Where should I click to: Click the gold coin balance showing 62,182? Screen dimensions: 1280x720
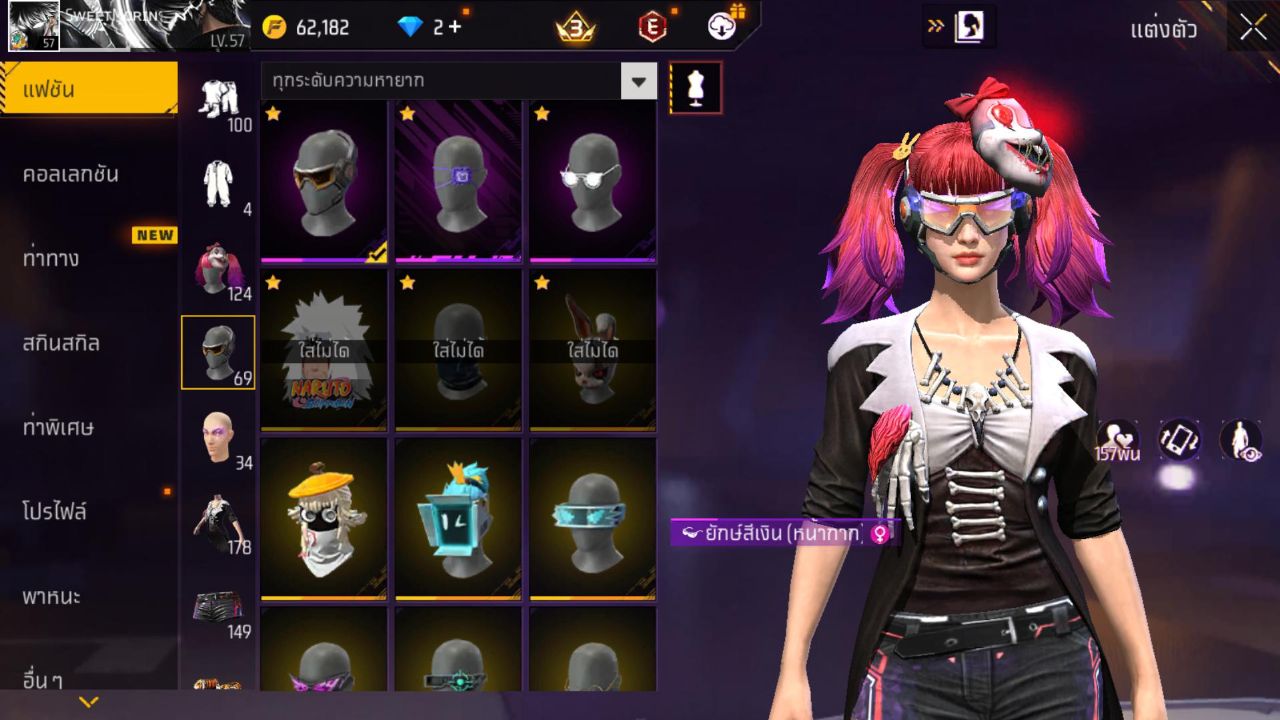click(305, 27)
